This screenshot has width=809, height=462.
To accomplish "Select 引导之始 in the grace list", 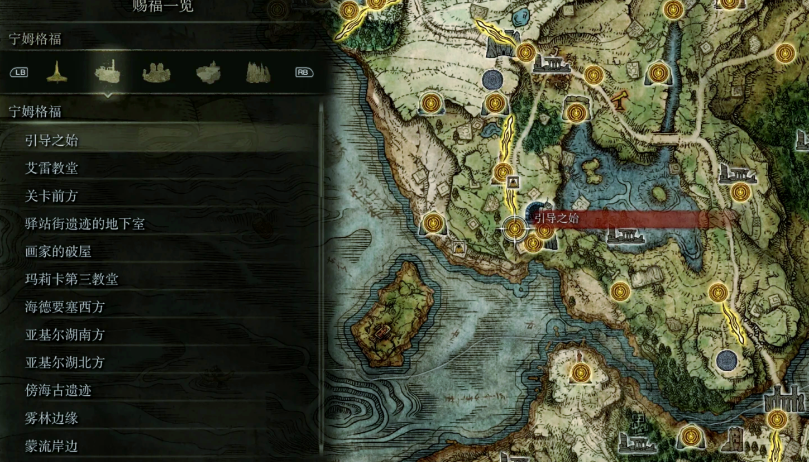I will [52, 140].
